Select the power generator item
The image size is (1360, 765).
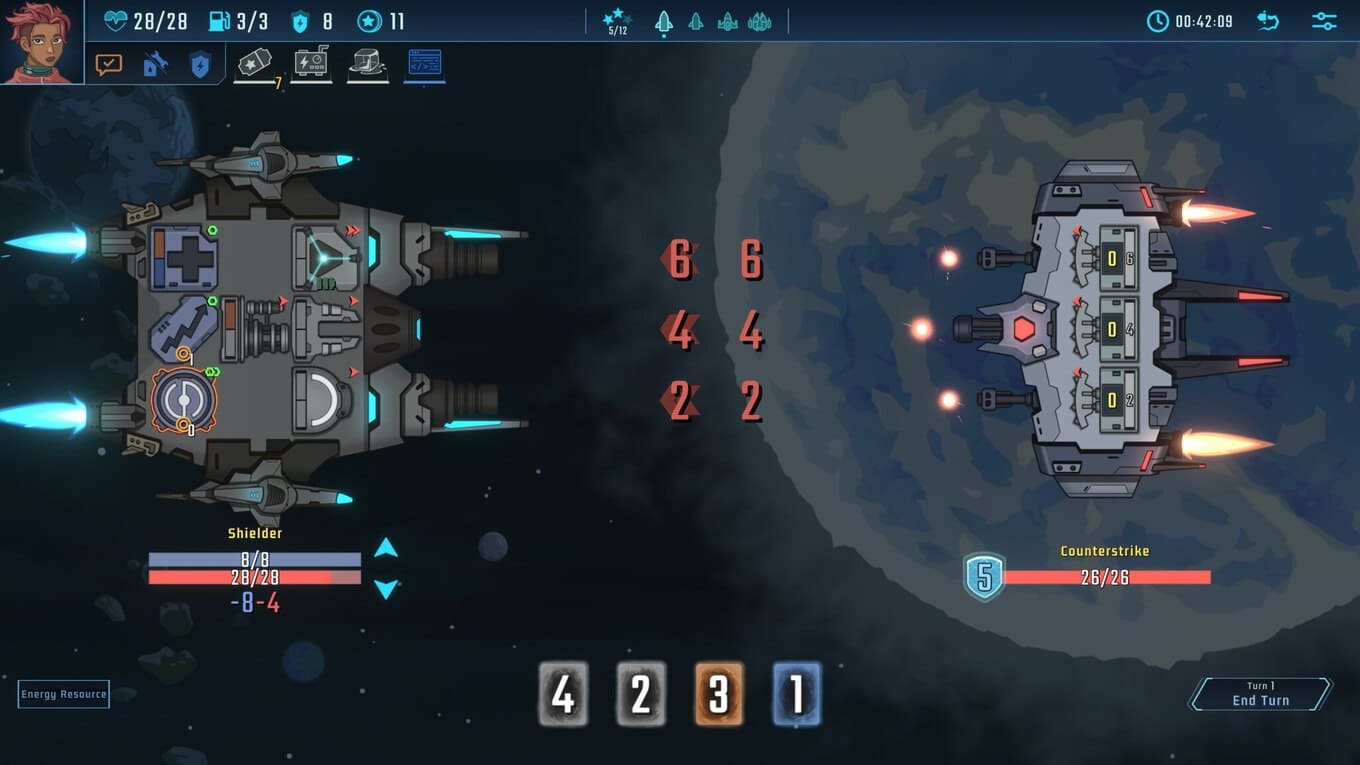pyautogui.click(x=311, y=64)
